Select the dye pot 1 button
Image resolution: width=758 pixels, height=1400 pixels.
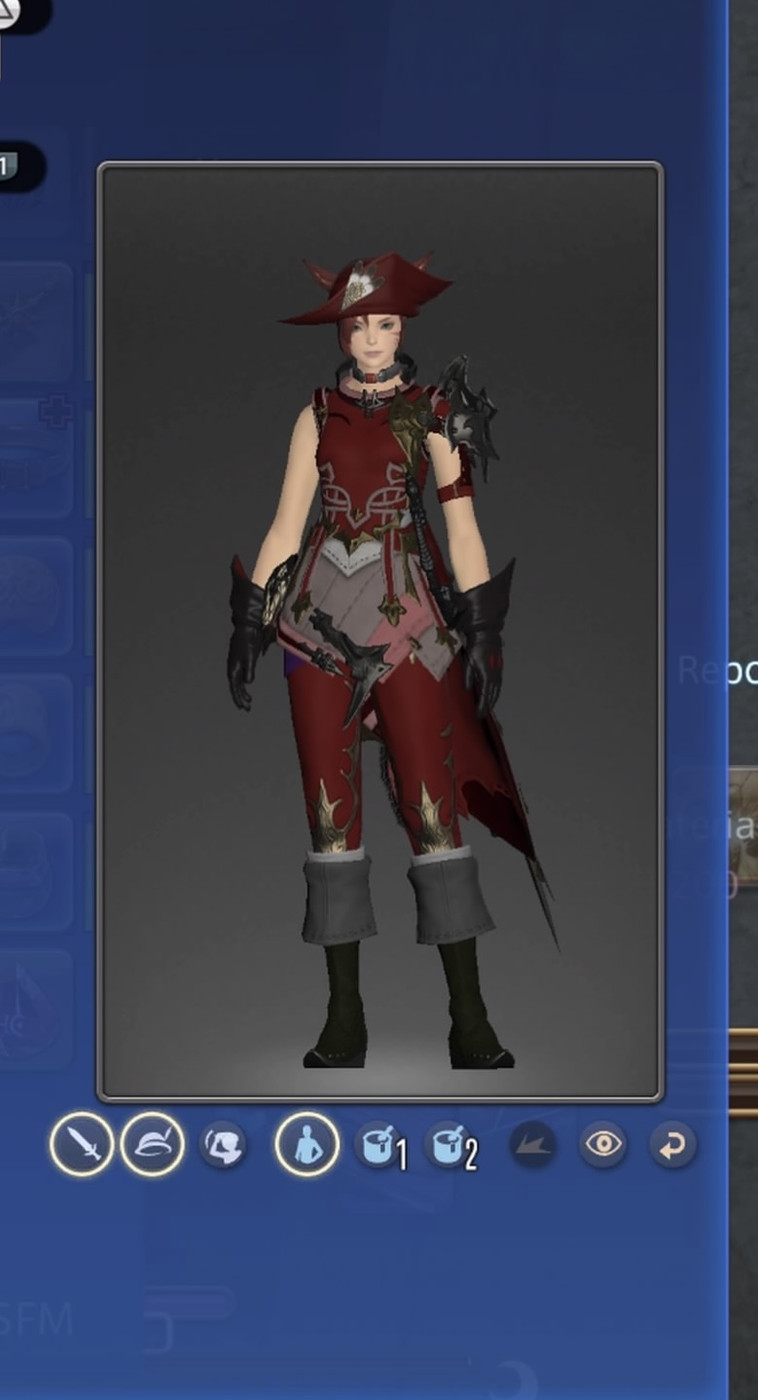click(380, 1145)
